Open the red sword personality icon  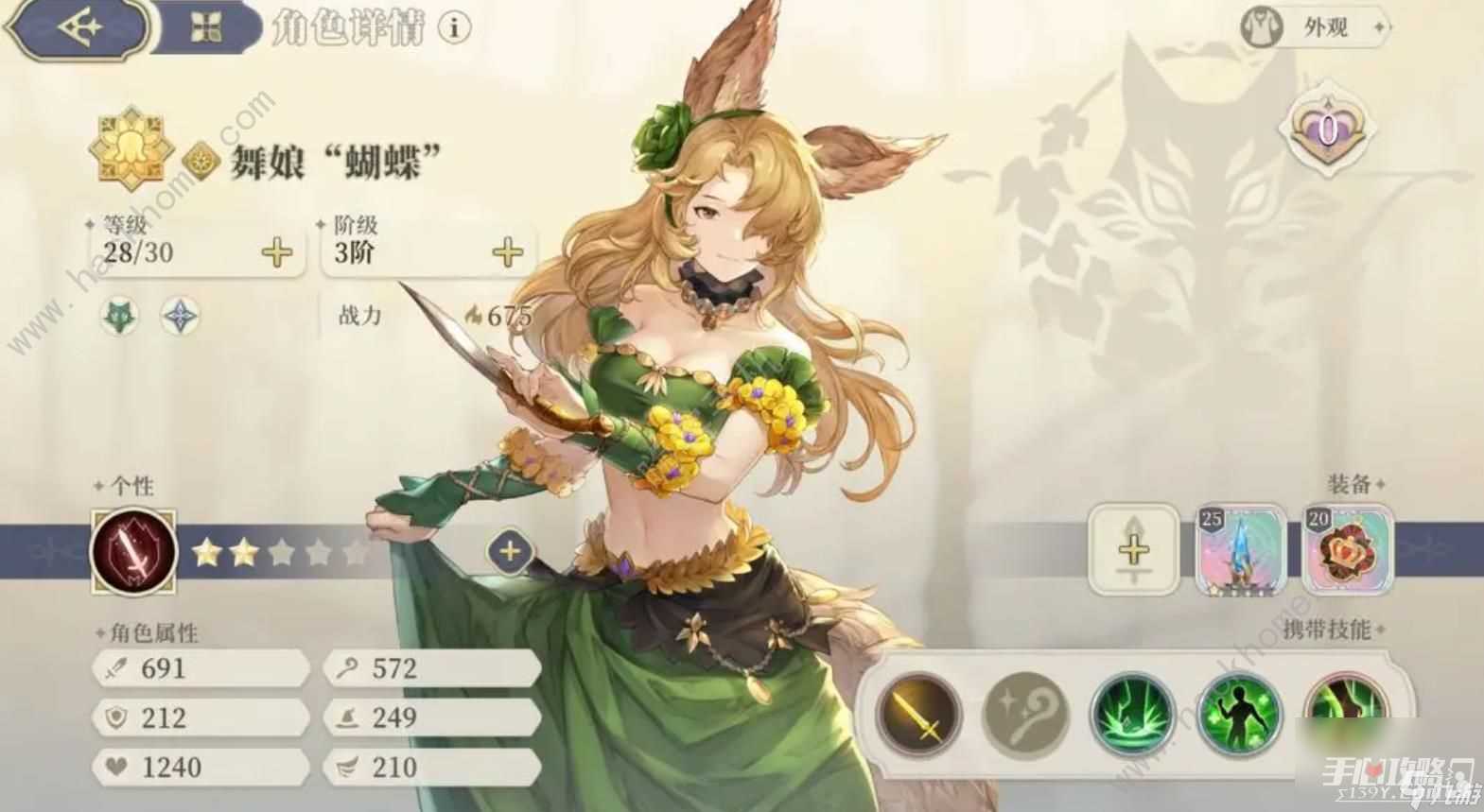tap(134, 551)
